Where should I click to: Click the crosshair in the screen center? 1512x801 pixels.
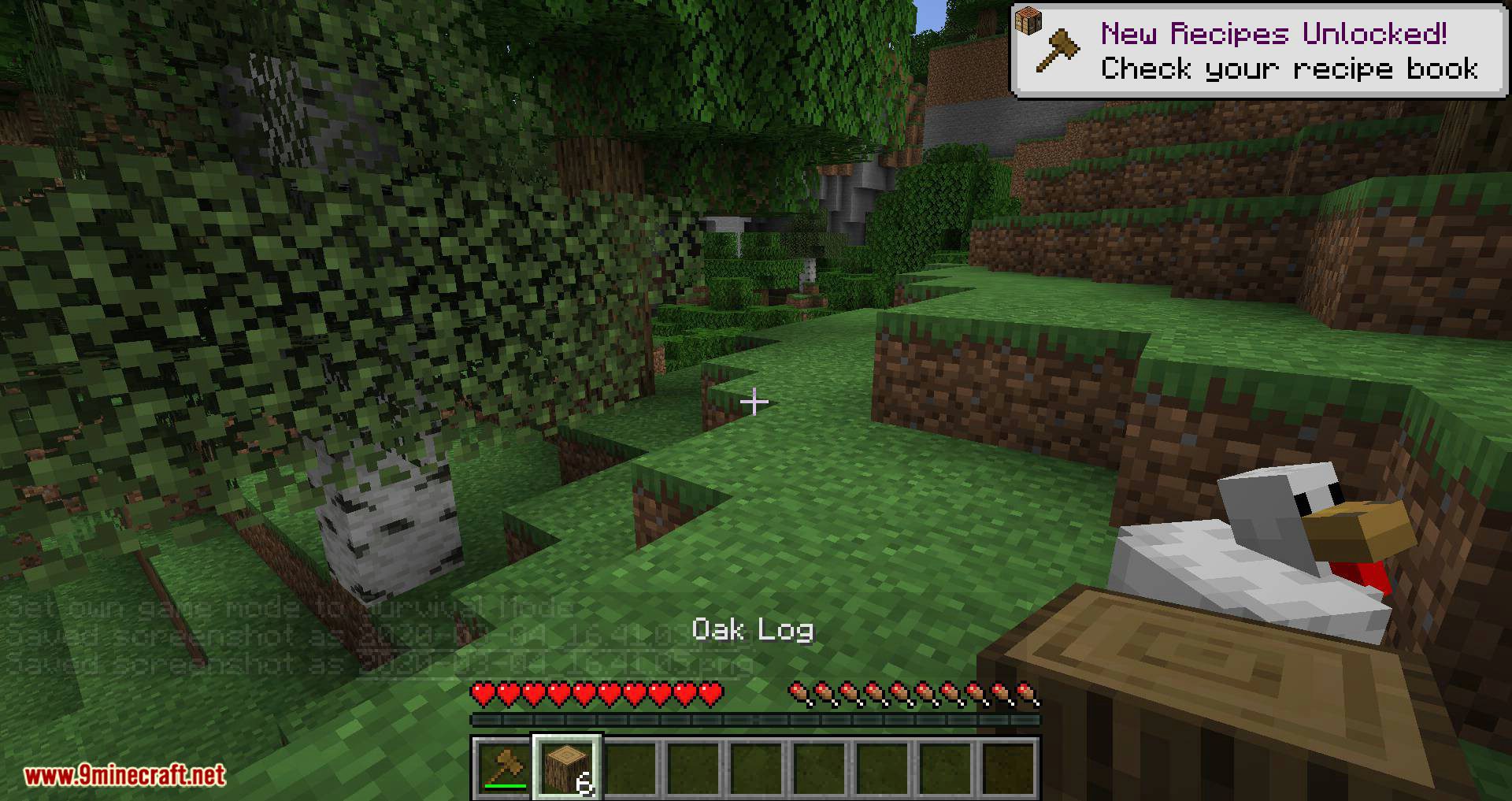pos(755,402)
